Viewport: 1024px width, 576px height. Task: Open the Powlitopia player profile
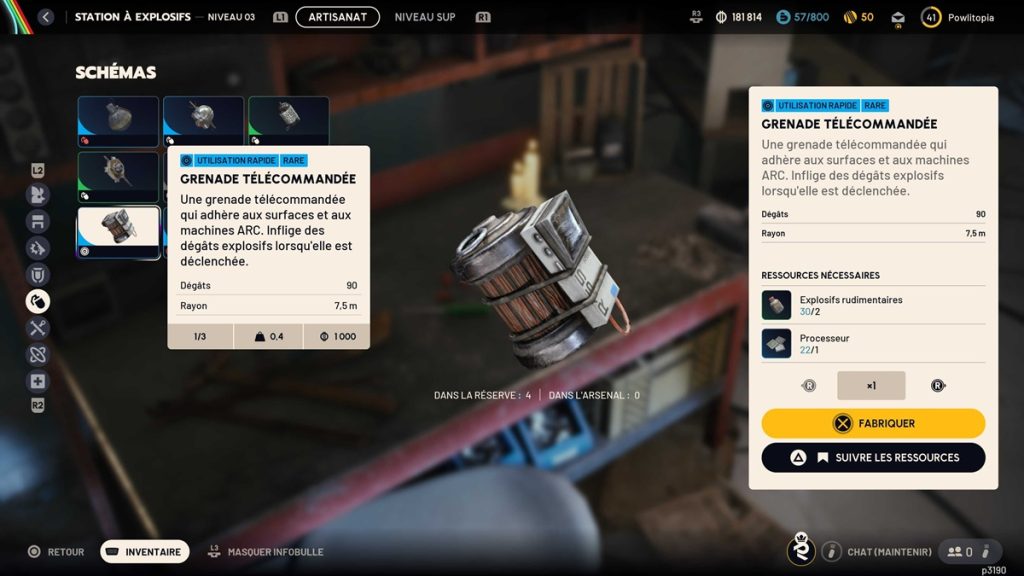pos(958,17)
